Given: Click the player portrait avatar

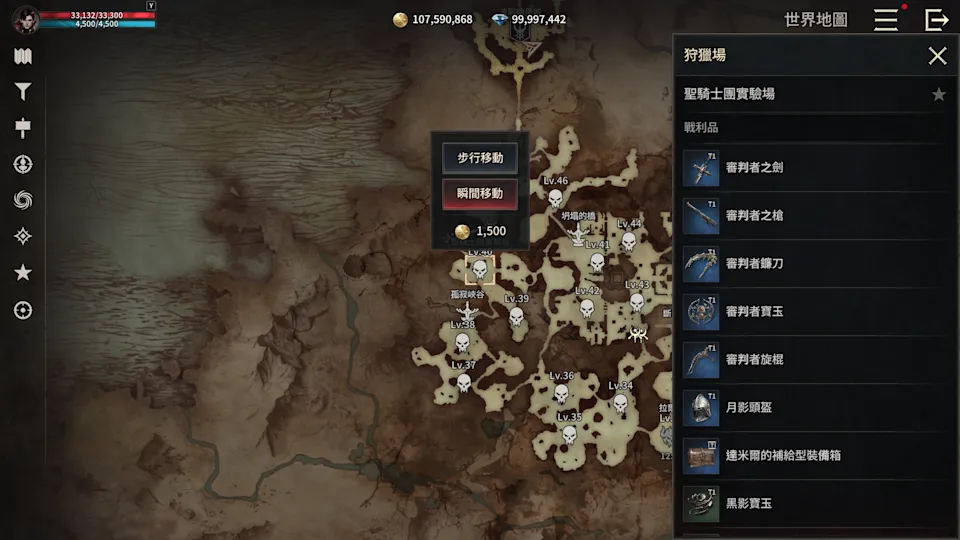Looking at the screenshot, I should (26, 19).
